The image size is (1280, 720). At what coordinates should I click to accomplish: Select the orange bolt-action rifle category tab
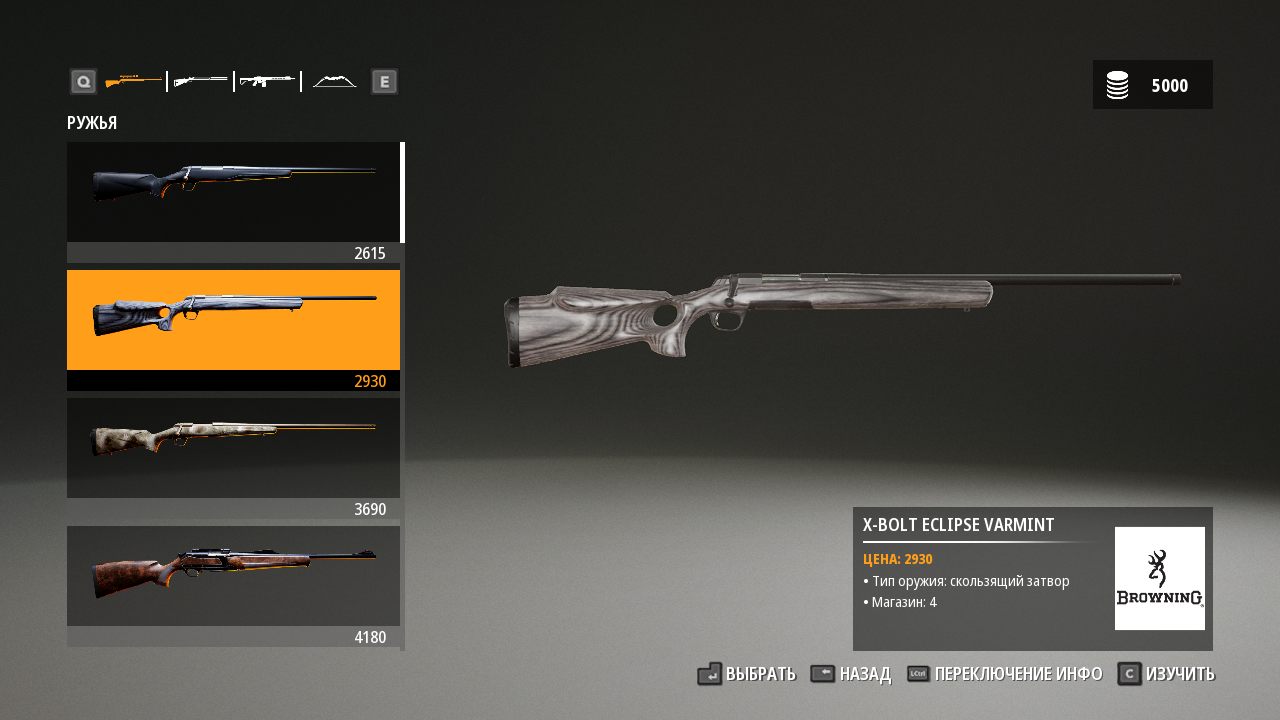coord(133,81)
